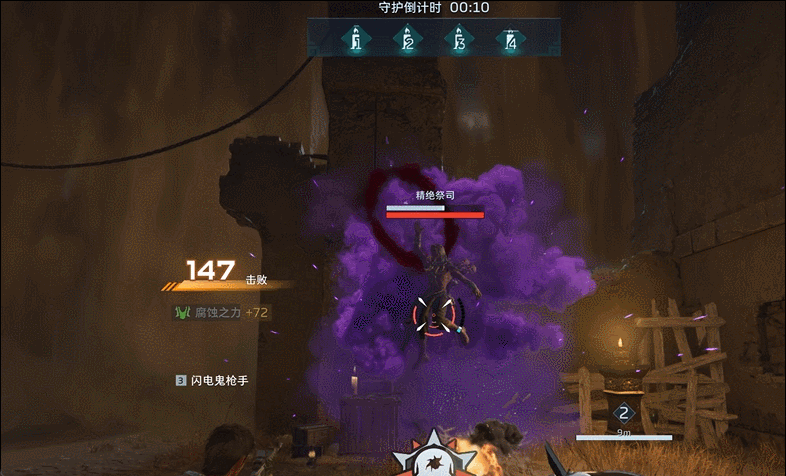Select candle objective number 2

pos(407,41)
